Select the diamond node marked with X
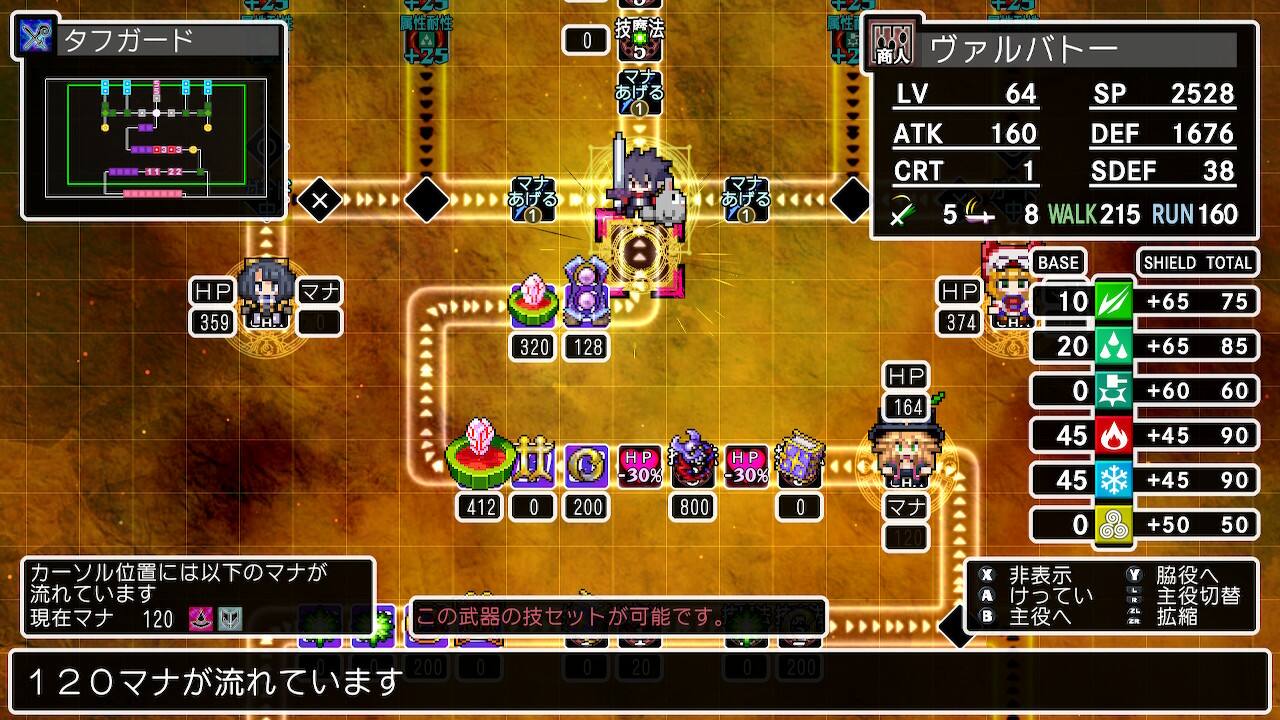Image resolution: width=1280 pixels, height=720 pixels. (x=320, y=201)
